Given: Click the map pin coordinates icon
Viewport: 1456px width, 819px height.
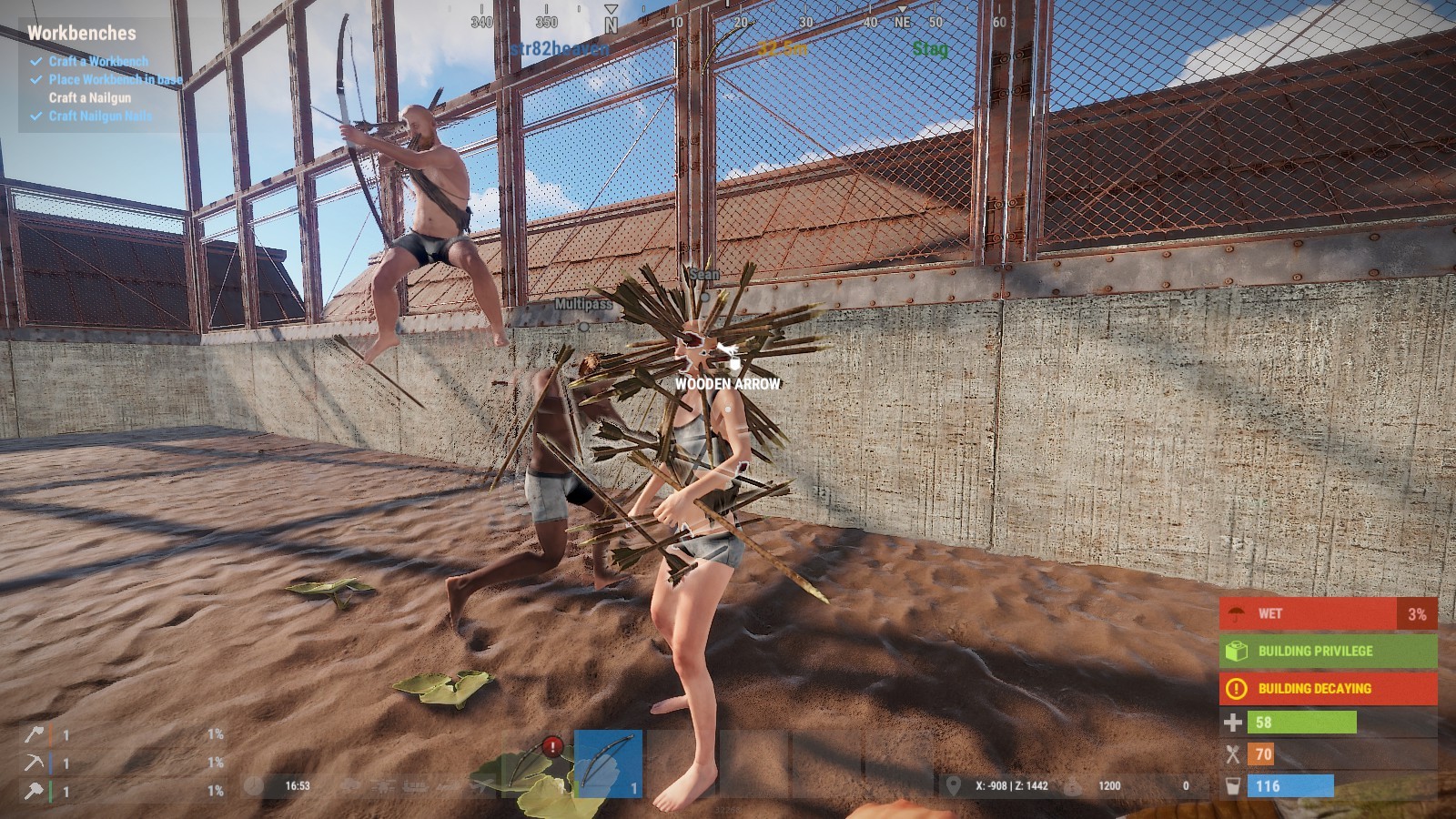Looking at the screenshot, I should (x=954, y=785).
